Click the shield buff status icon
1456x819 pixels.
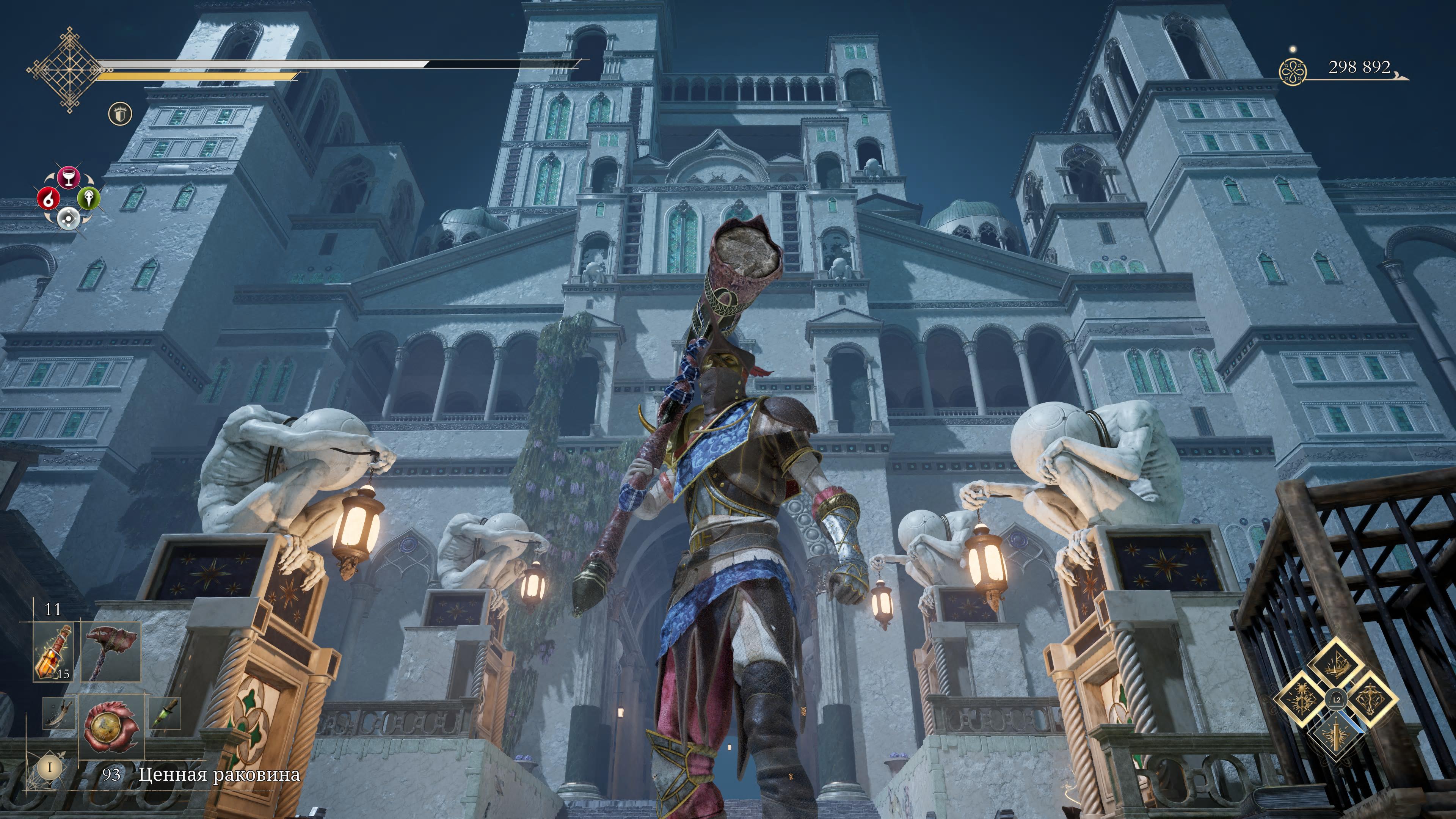point(120,114)
